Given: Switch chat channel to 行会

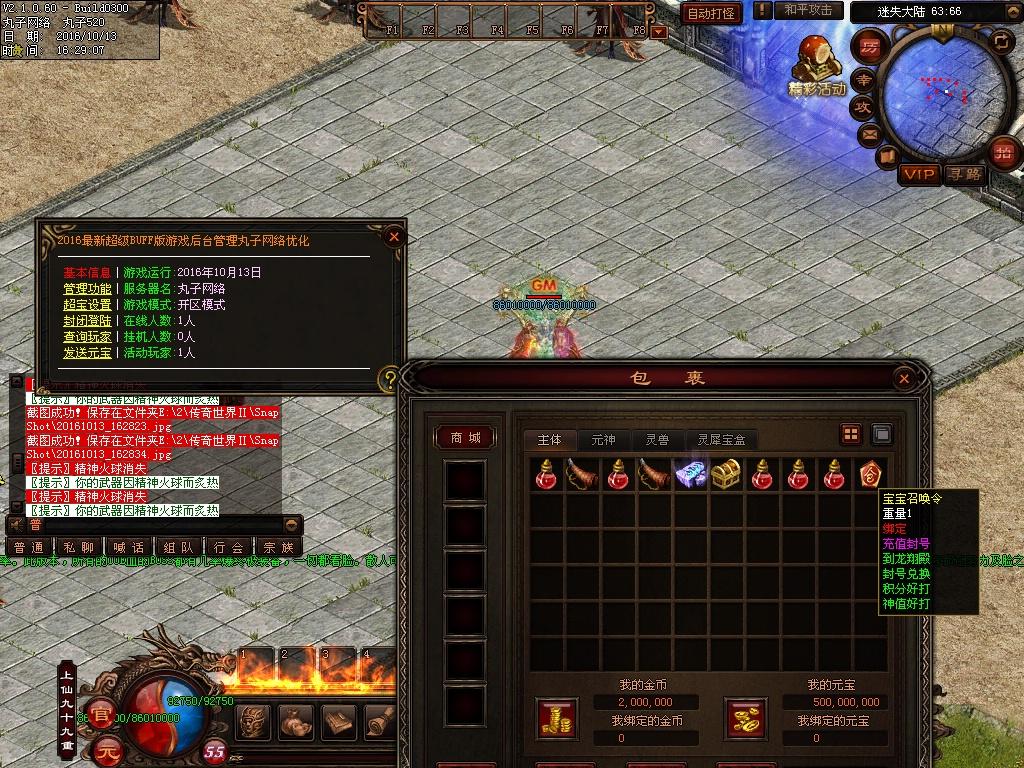Looking at the screenshot, I should (x=229, y=547).
